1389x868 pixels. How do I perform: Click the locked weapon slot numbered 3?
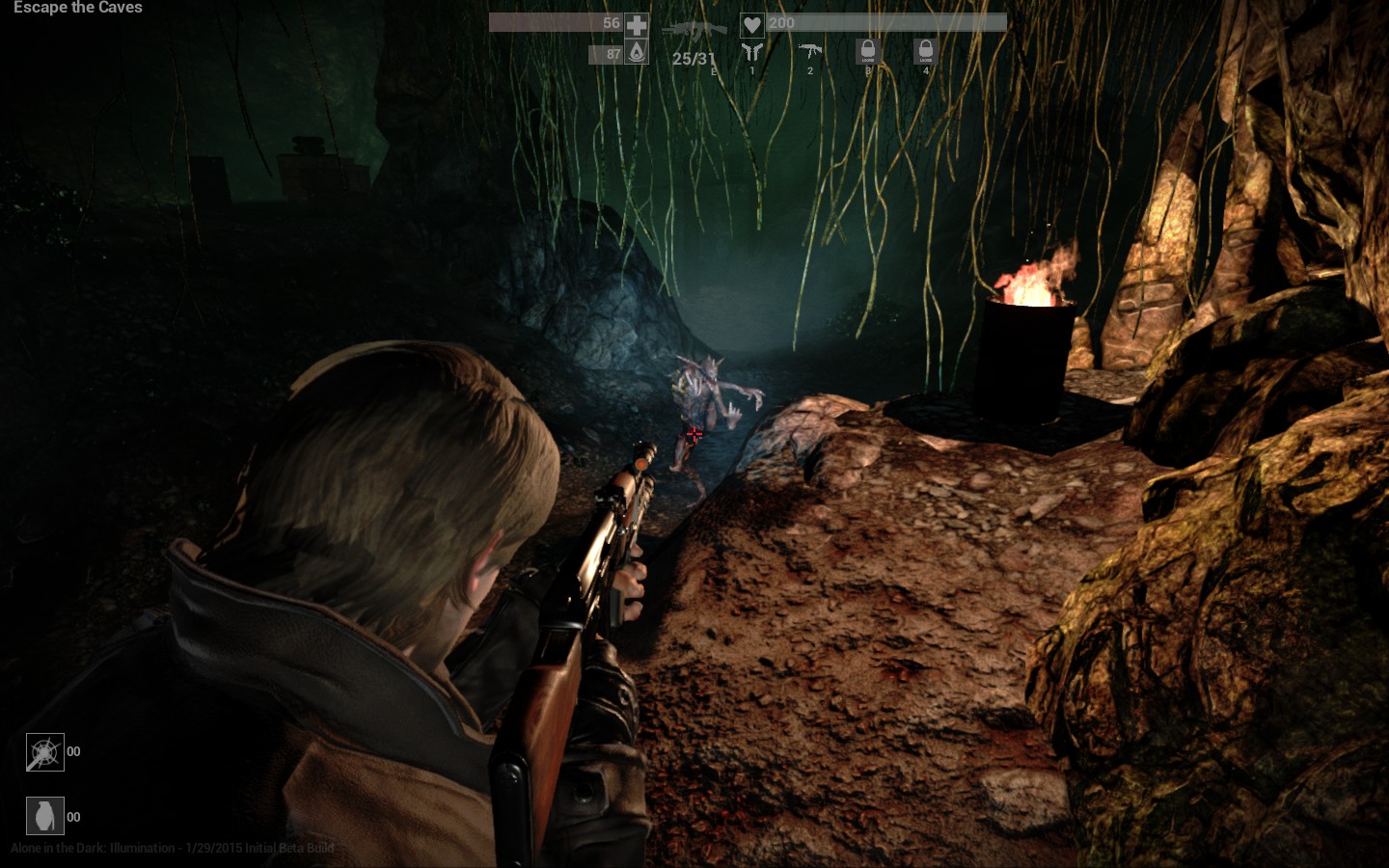[x=868, y=51]
